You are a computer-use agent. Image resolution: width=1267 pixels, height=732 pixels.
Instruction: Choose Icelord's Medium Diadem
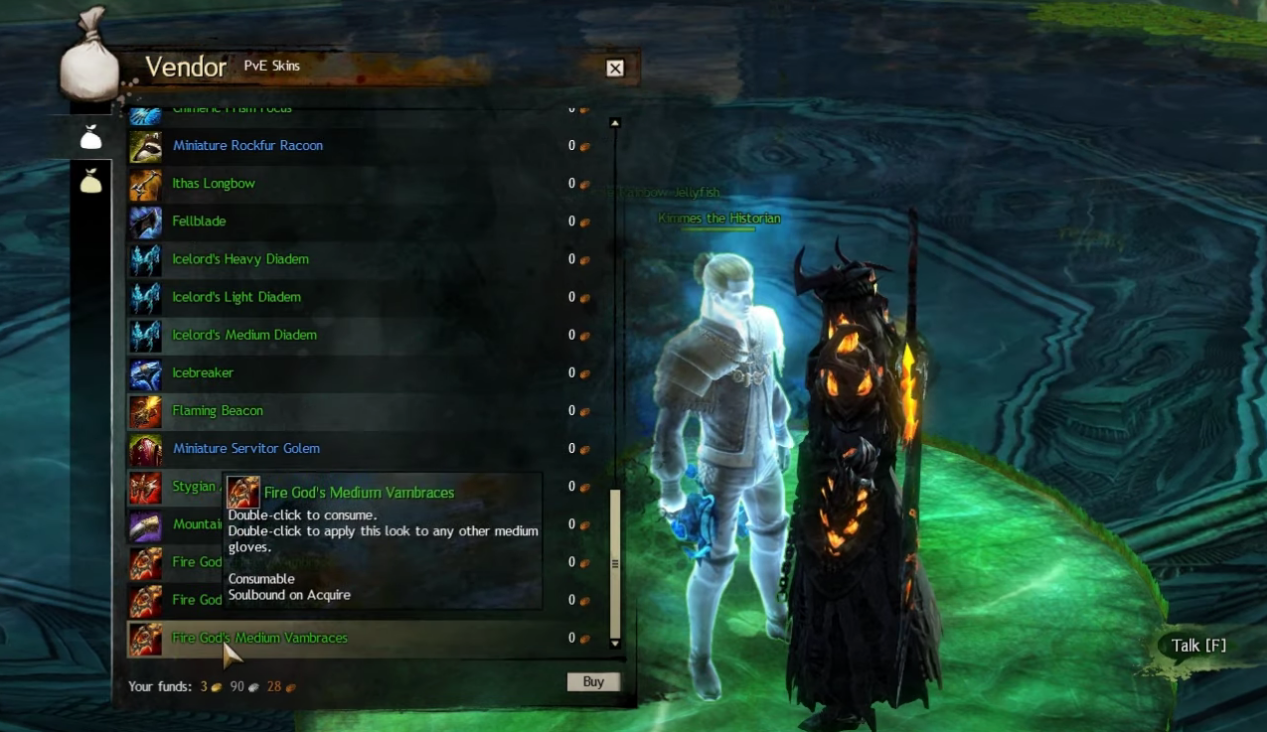click(x=244, y=336)
